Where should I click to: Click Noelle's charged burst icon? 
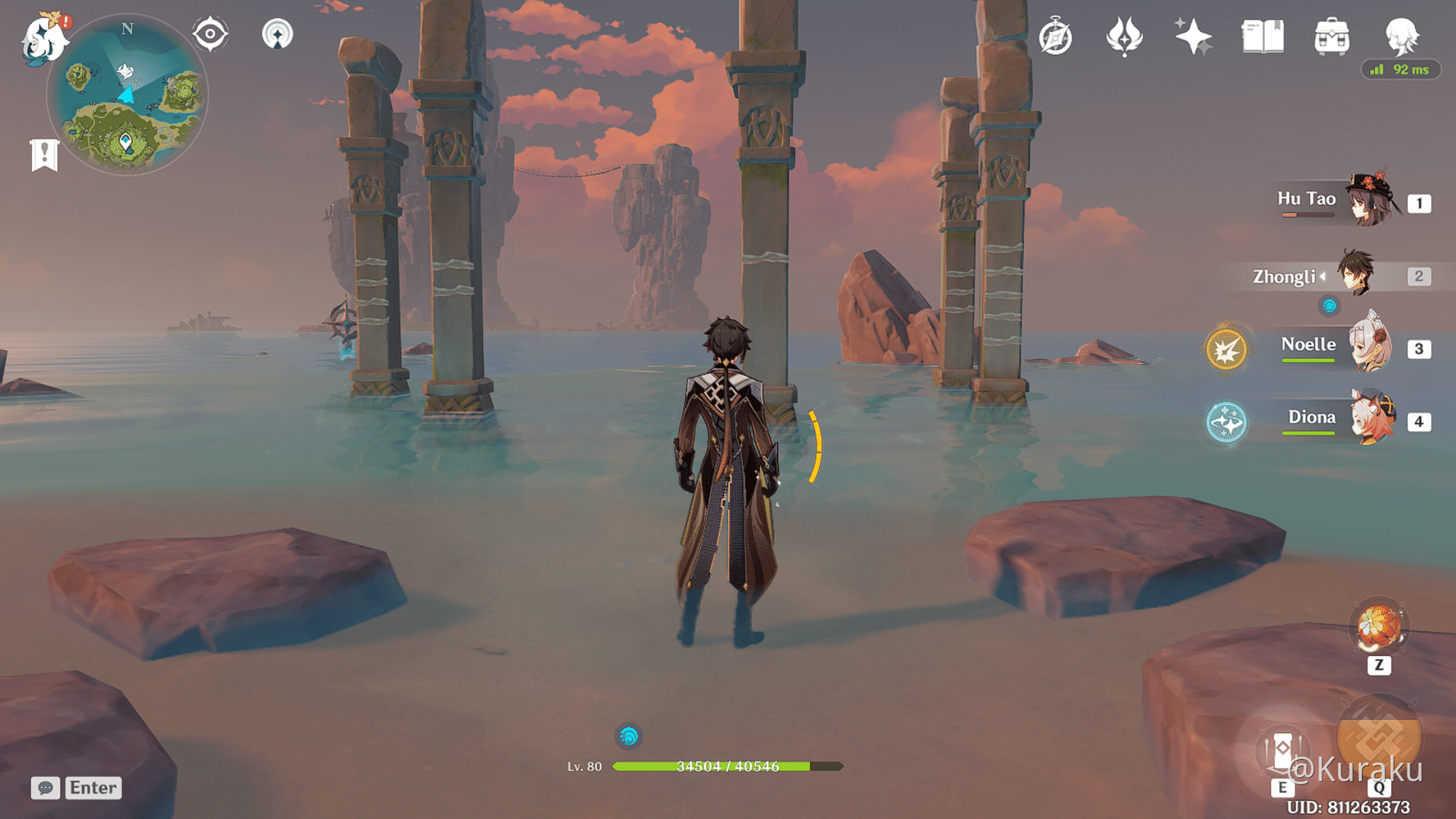click(1226, 346)
